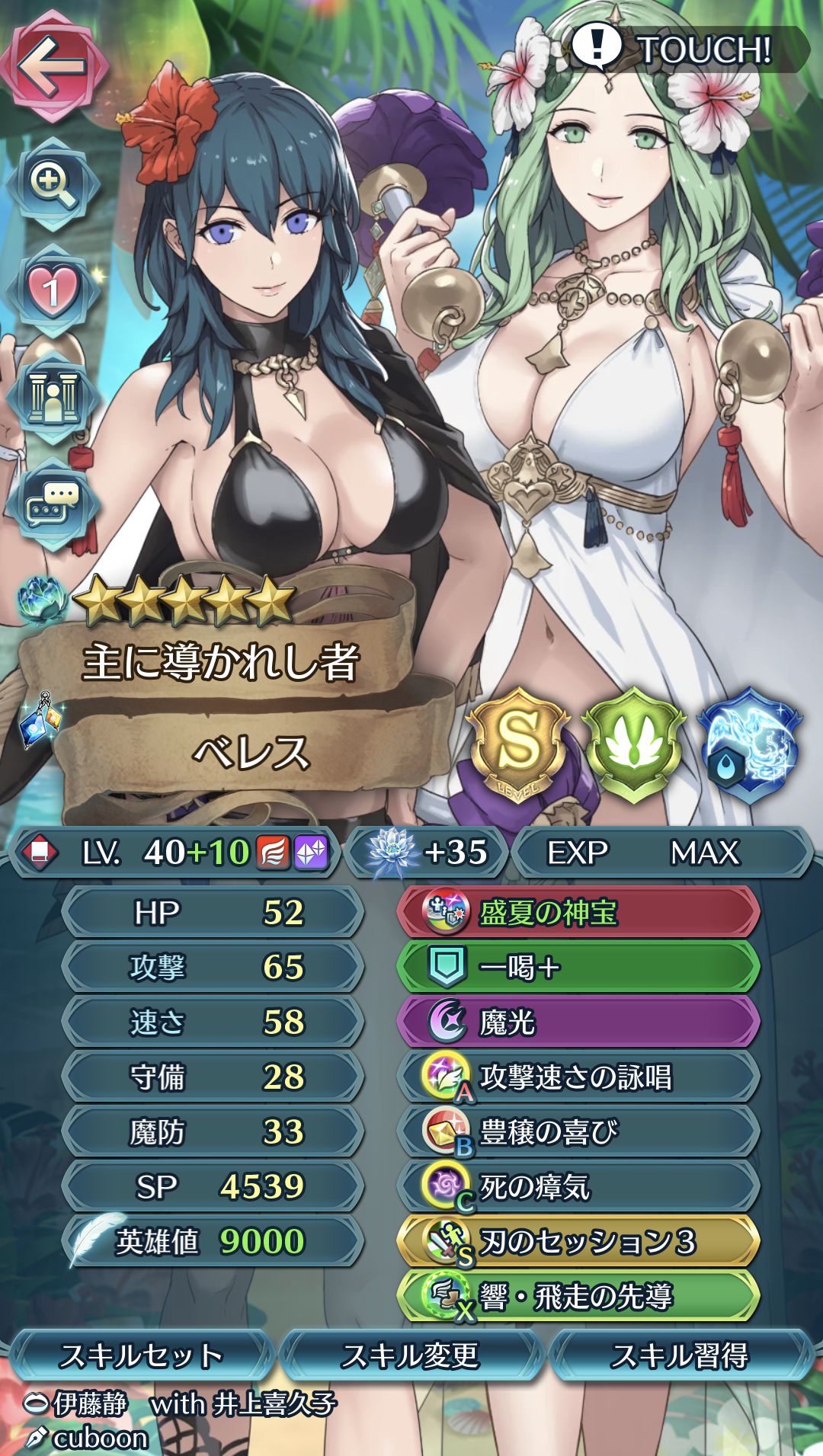Open the pillared ally support icon
Image resolution: width=823 pixels, height=1456 pixels.
(53, 397)
